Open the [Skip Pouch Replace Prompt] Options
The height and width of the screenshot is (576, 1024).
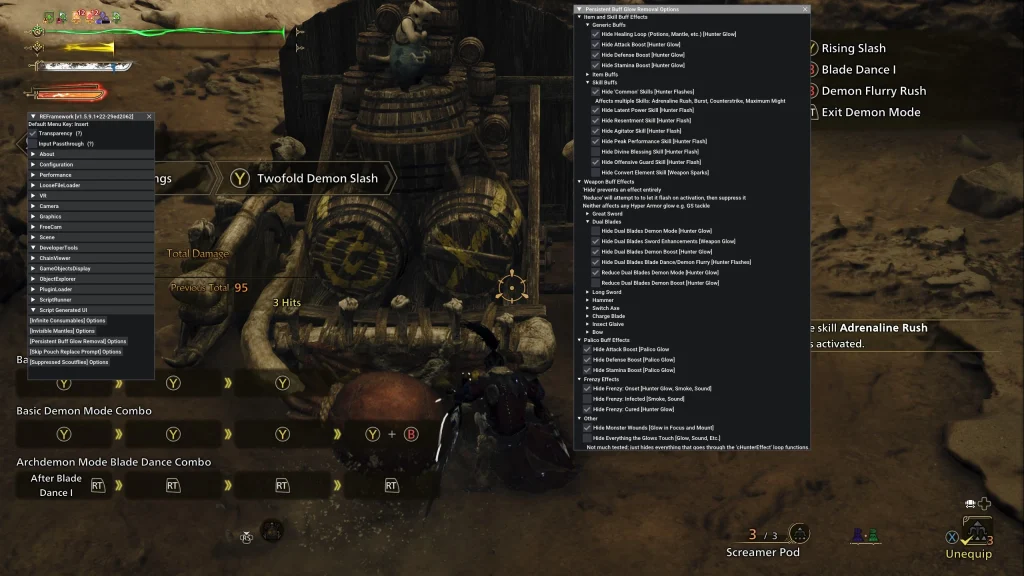click(x=75, y=351)
